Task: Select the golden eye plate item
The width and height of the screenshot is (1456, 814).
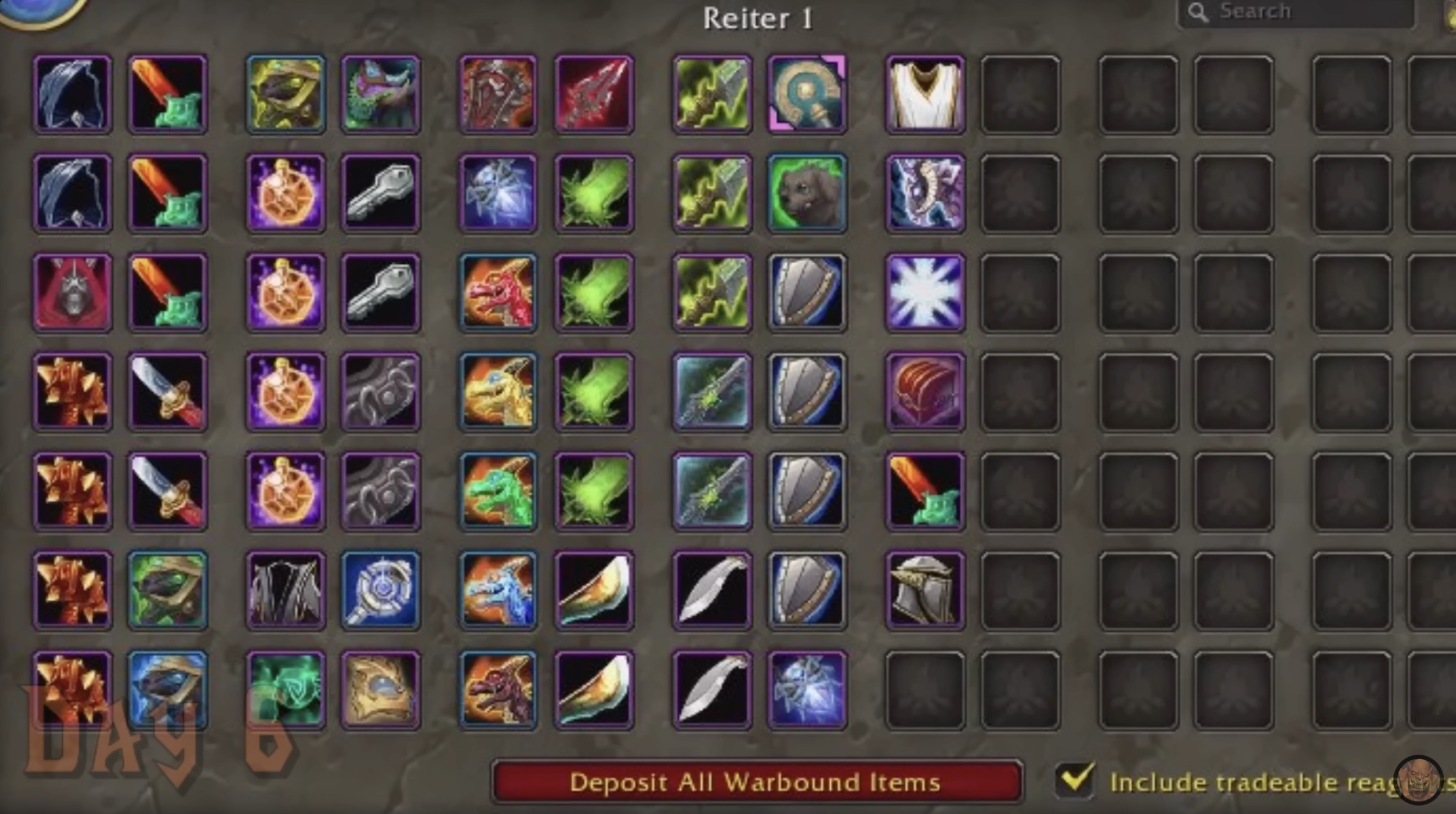Action: coord(381,690)
